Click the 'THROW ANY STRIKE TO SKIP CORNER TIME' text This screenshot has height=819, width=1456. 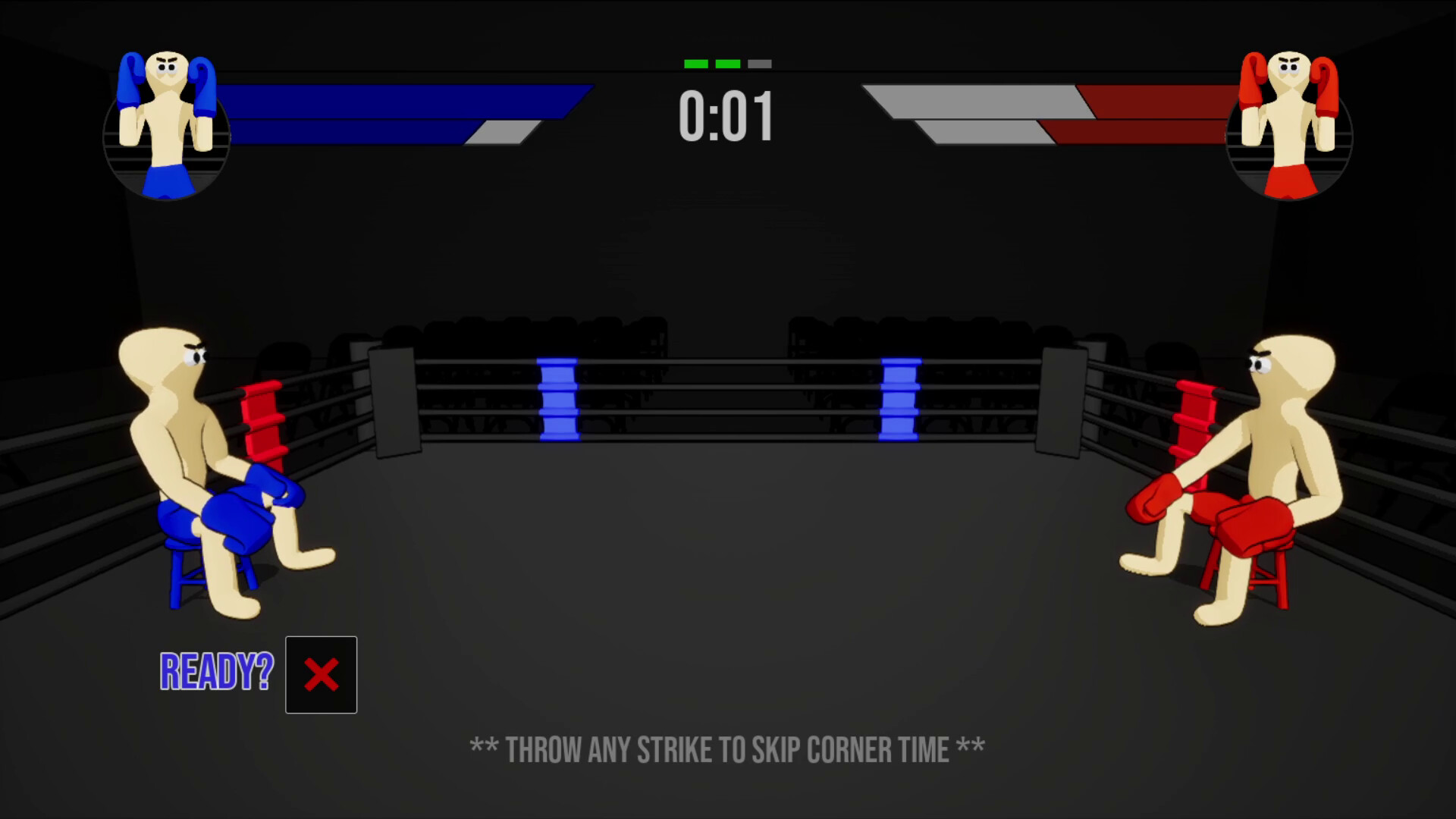(x=726, y=749)
